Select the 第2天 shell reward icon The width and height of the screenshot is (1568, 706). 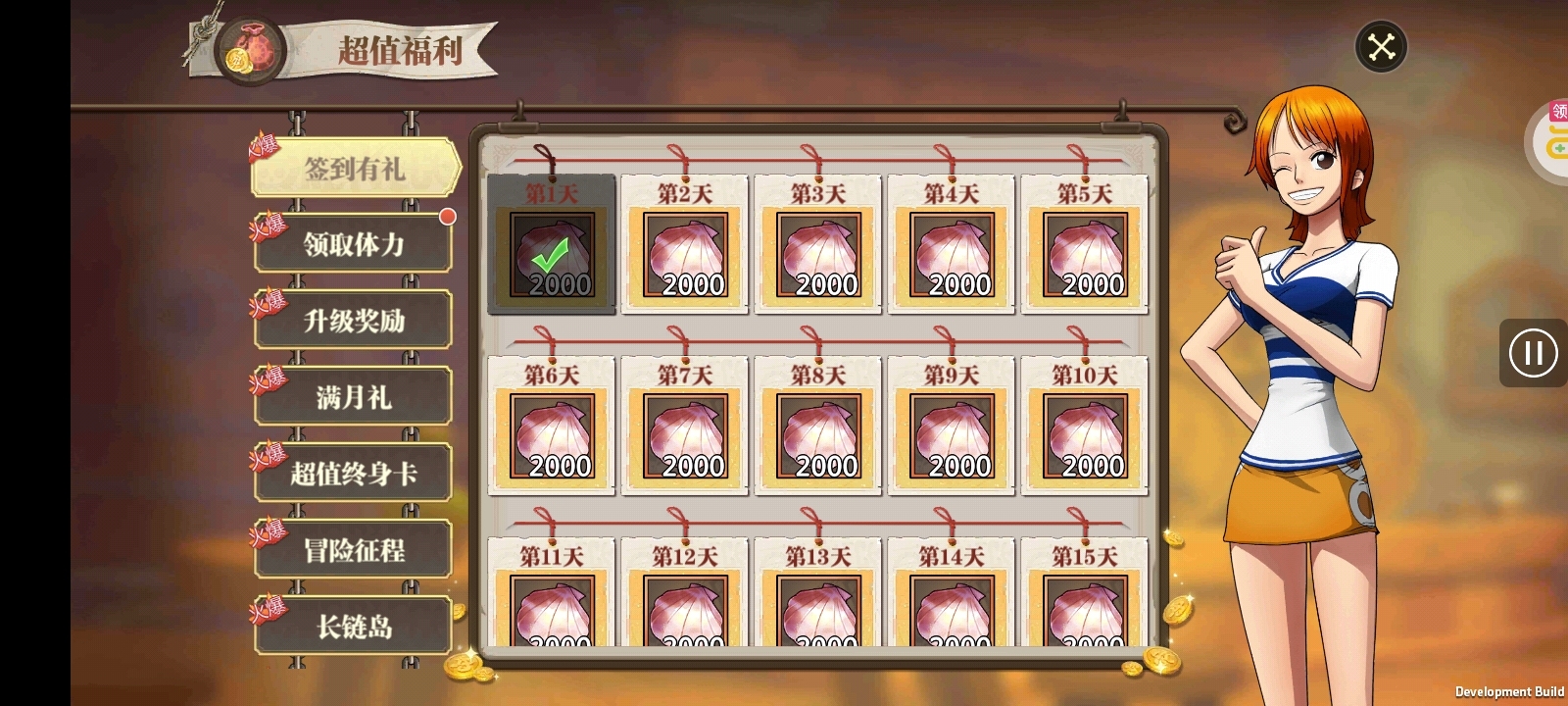point(685,255)
